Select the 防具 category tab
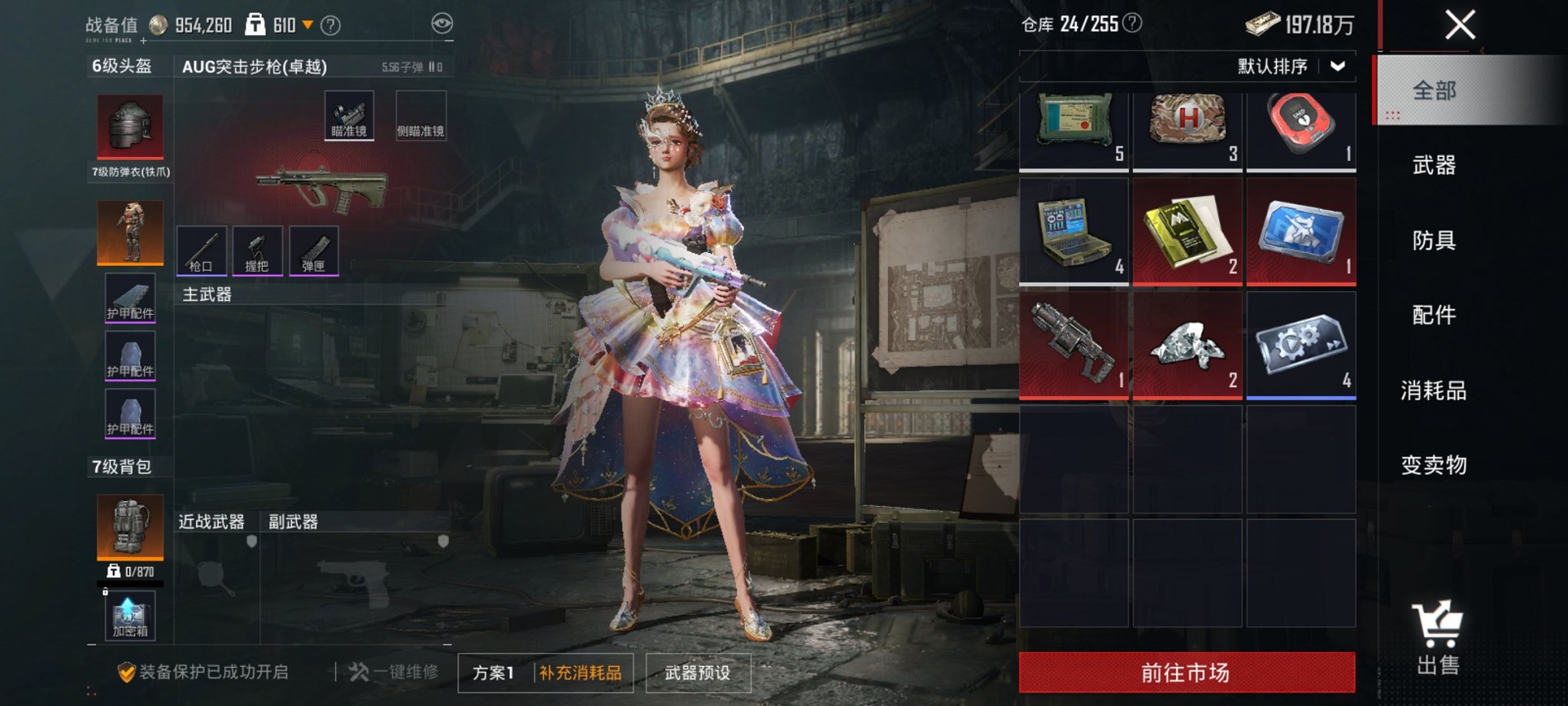The image size is (1568, 706). point(1433,240)
